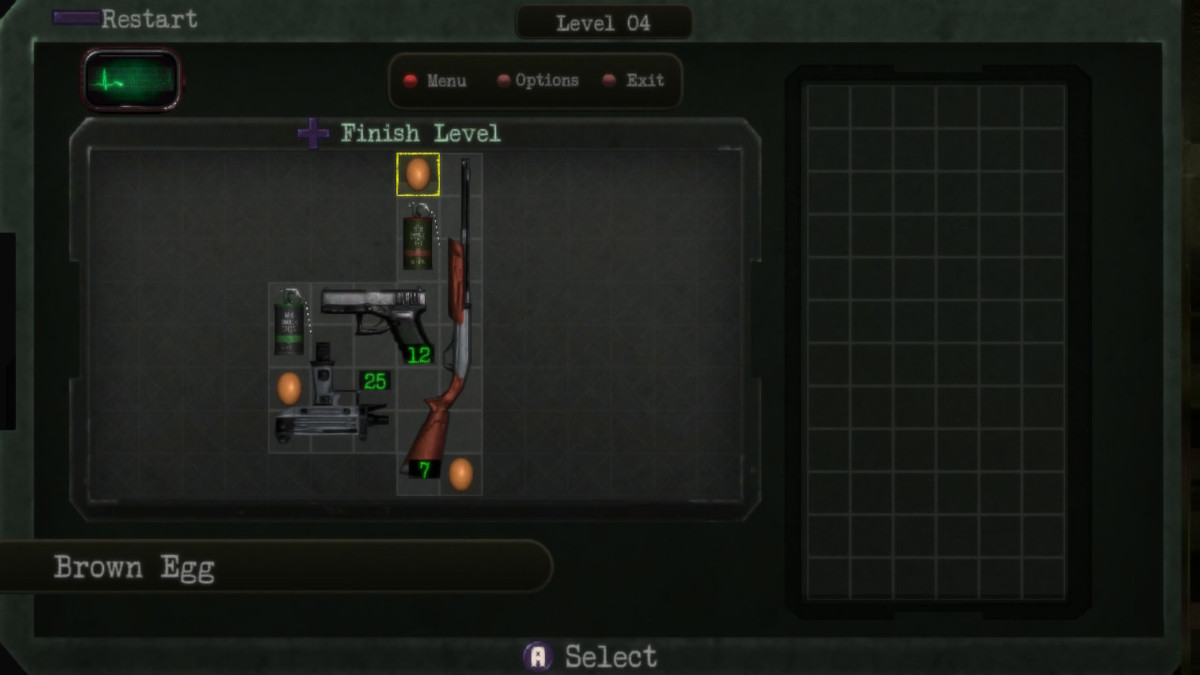Open the Menu button
The height and width of the screenshot is (675, 1200).
point(435,81)
